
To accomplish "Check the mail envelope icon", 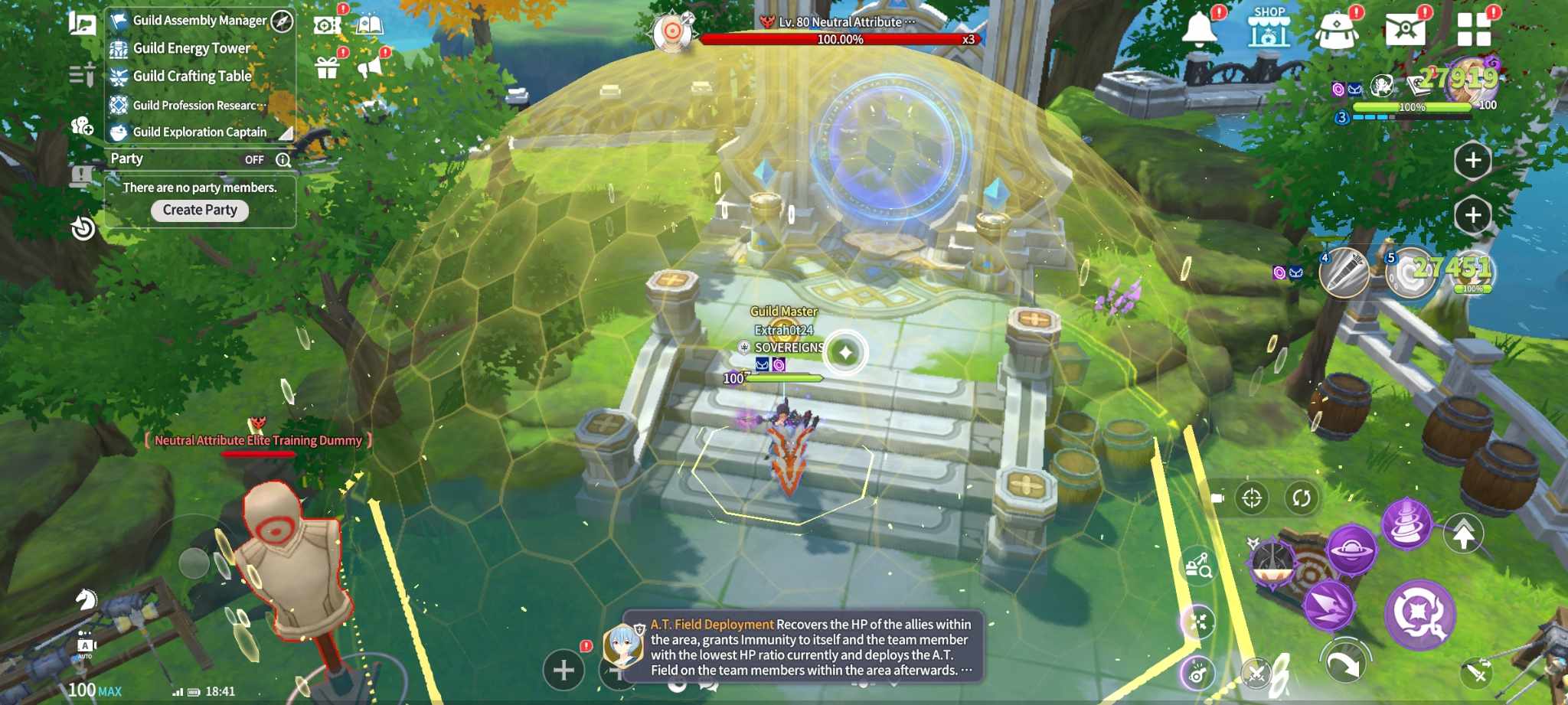I will 1405,30.
